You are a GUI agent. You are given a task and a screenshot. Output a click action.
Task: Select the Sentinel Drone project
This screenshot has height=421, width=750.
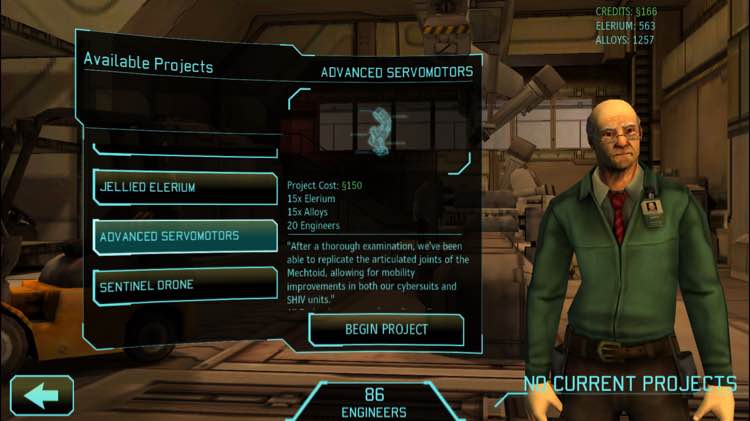coord(185,286)
